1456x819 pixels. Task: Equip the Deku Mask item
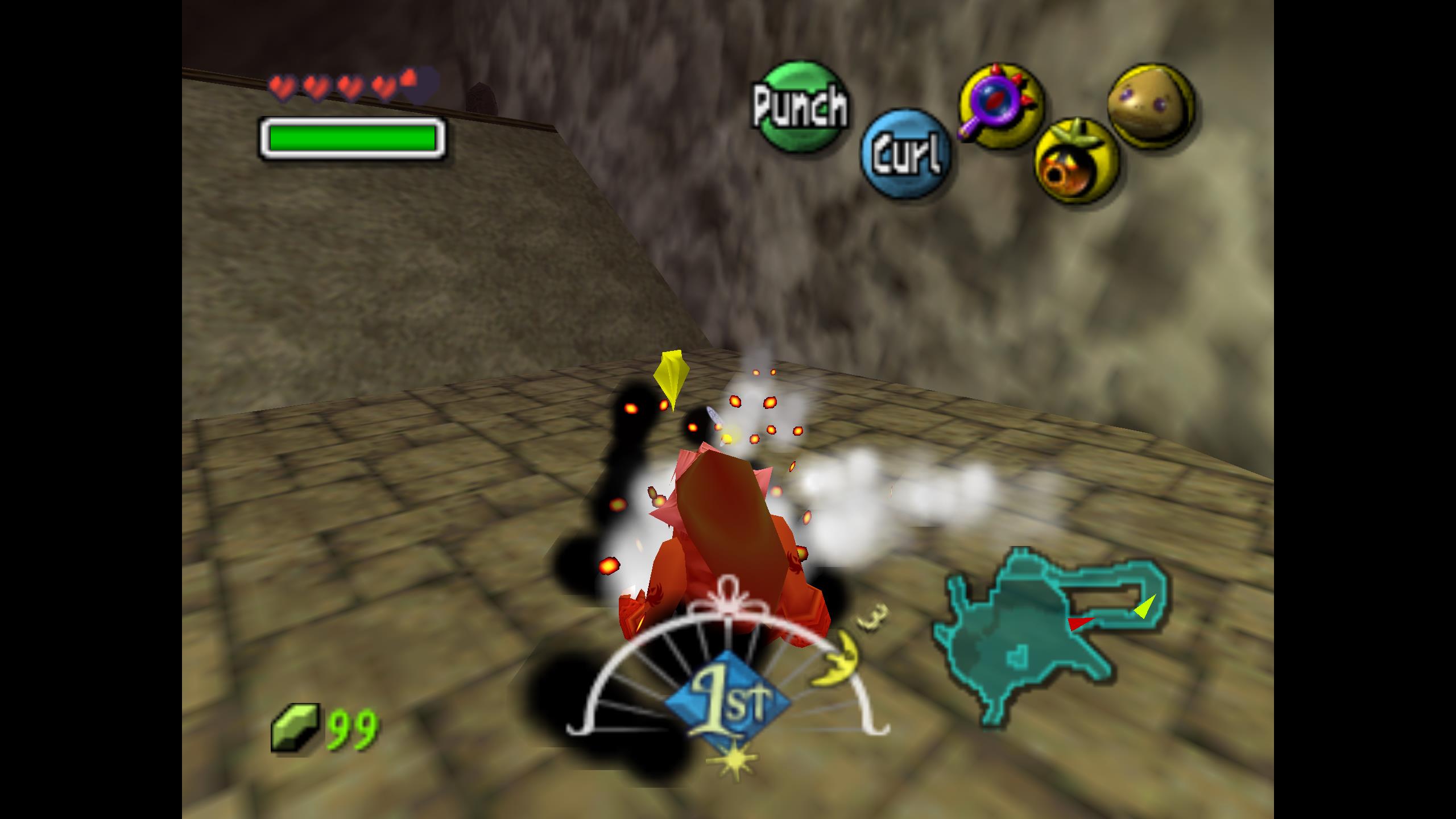(x=1075, y=161)
